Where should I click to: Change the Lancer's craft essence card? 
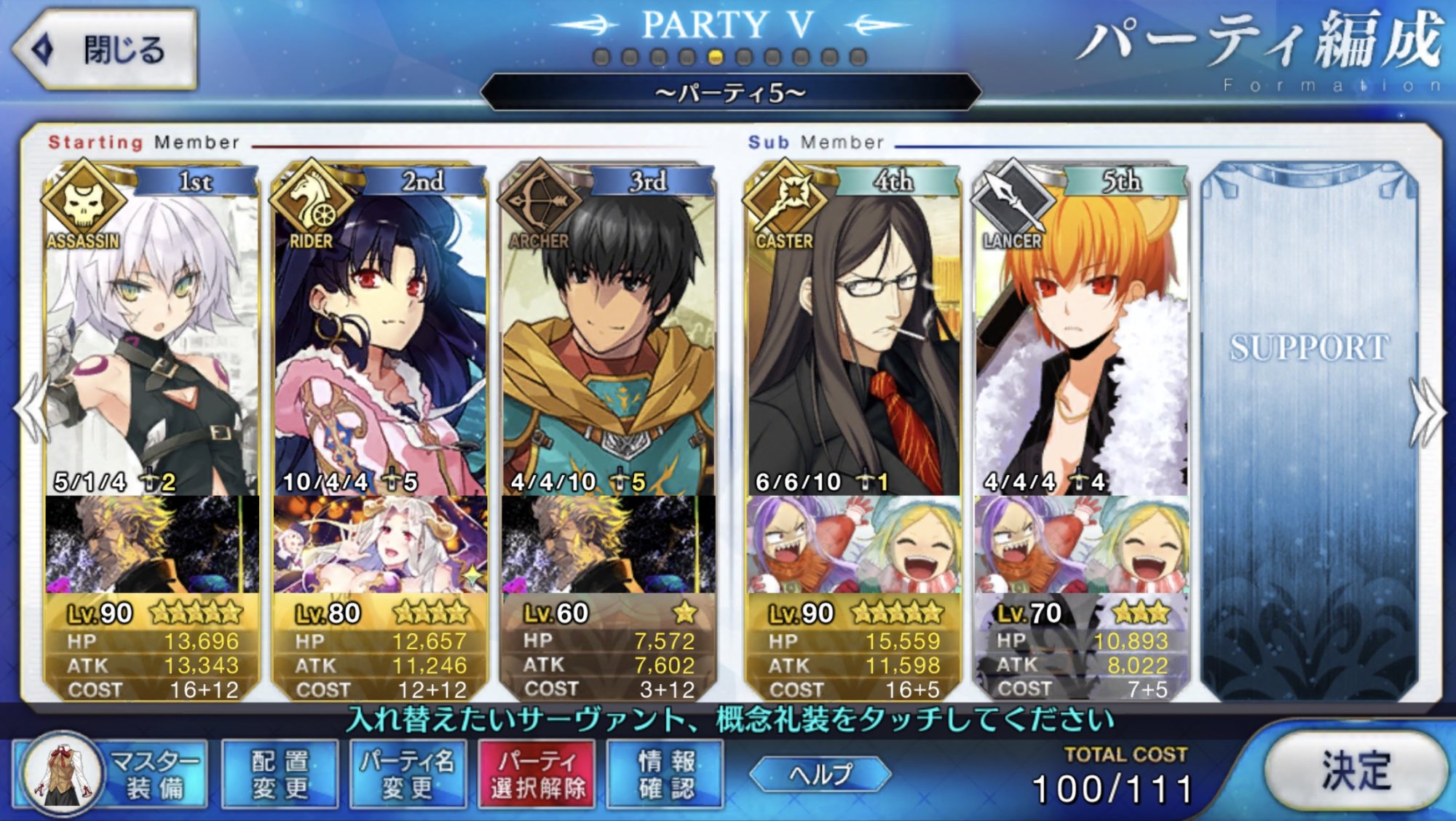click(x=1082, y=544)
